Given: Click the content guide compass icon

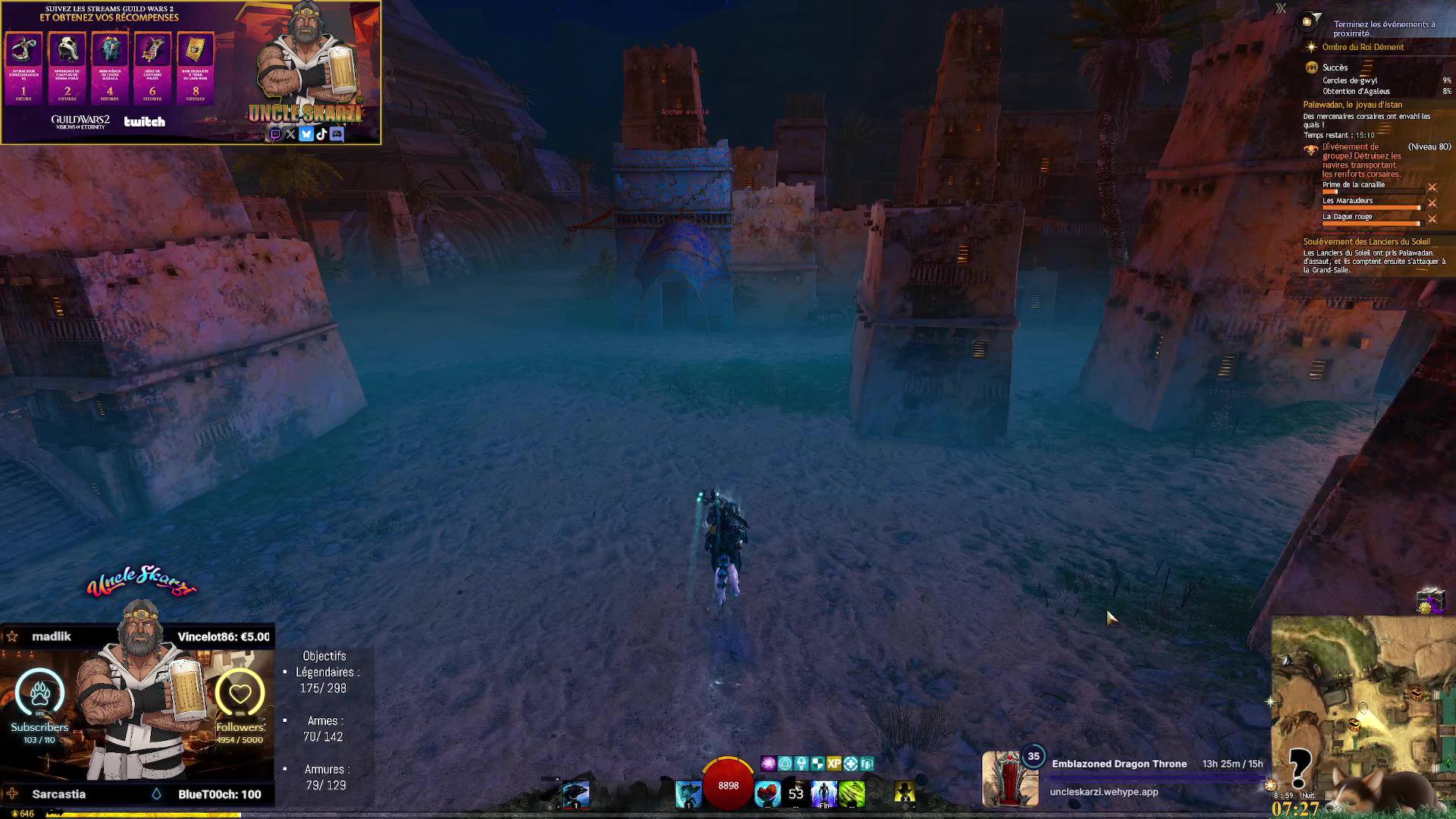Looking at the screenshot, I should 1307,22.
